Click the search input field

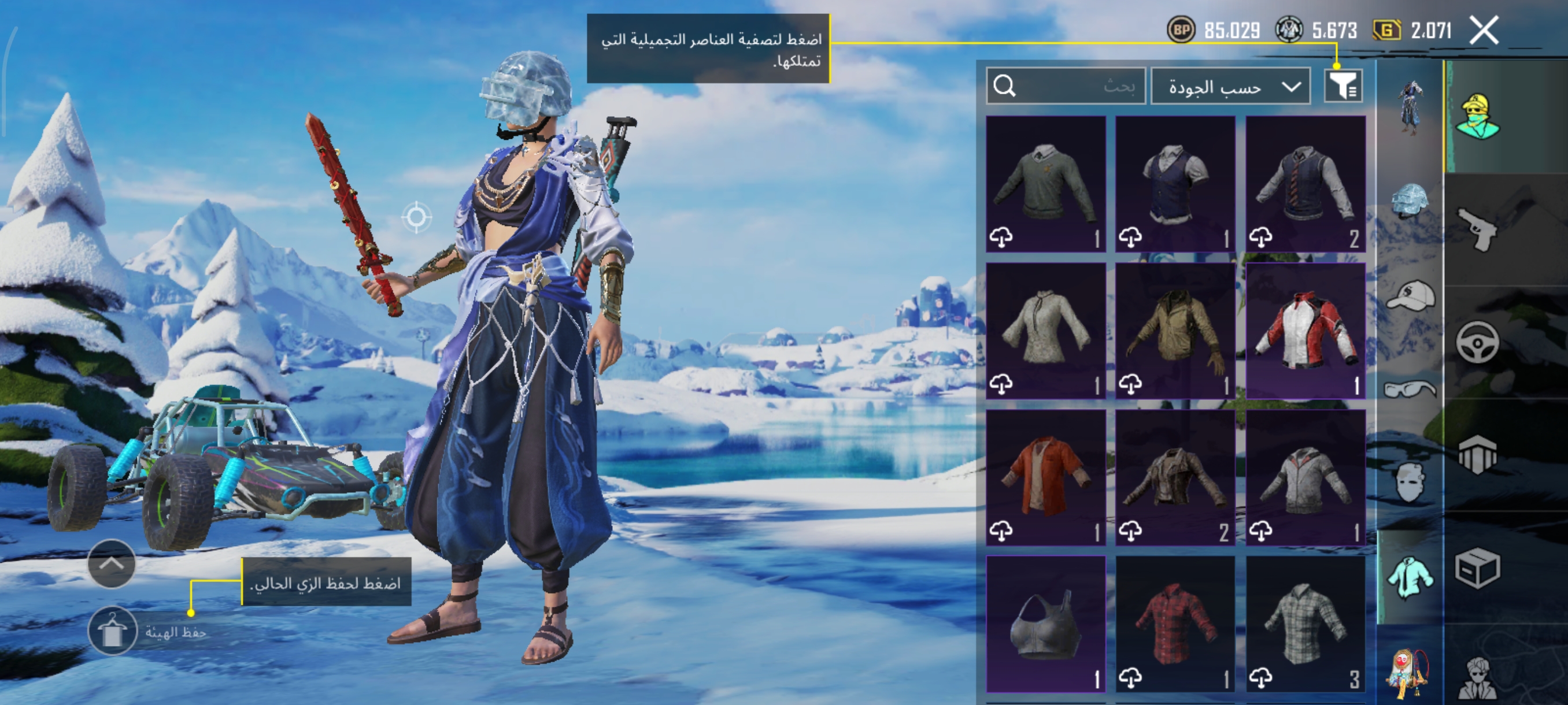pyautogui.click(x=1066, y=86)
